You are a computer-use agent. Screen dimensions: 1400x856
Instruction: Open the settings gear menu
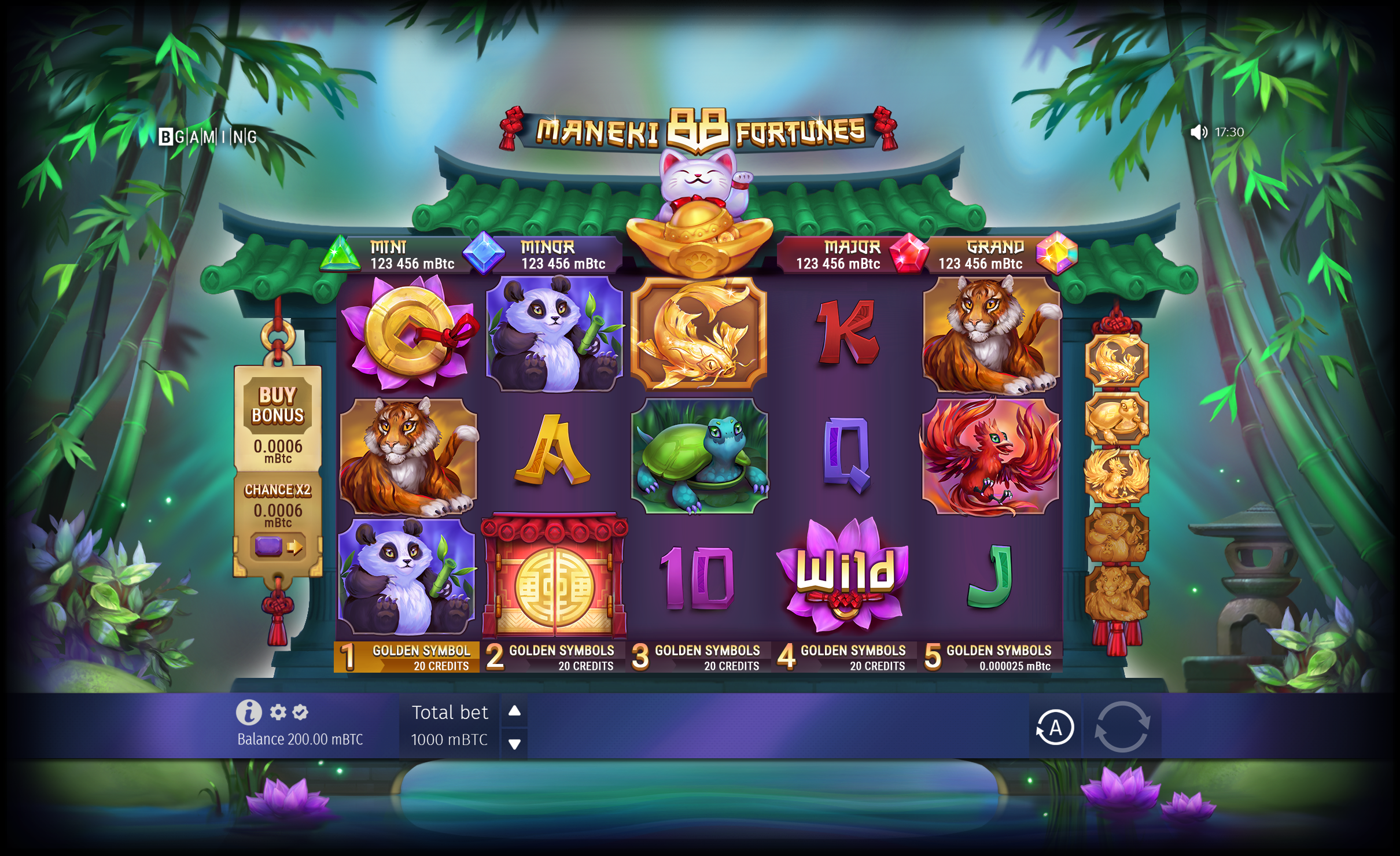(278, 712)
